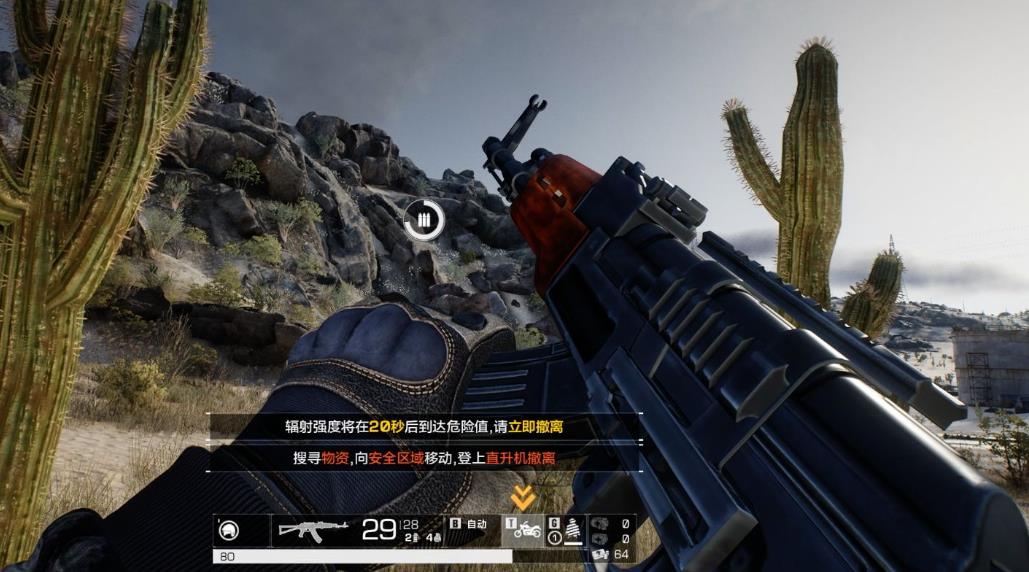This screenshot has height=572, width=1029.
Task: Select the AK rifle weapon slot
Action: click(x=313, y=529)
